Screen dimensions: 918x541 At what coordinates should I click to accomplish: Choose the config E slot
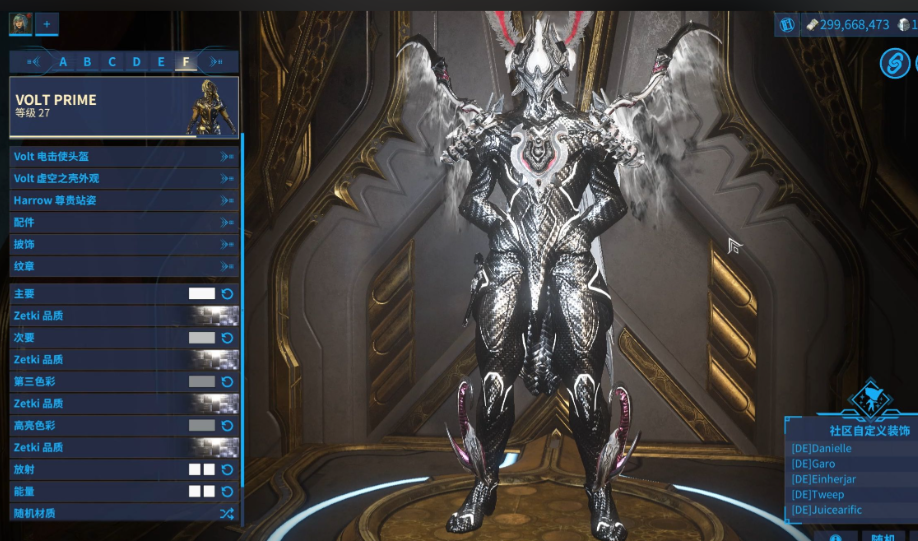tap(161, 62)
